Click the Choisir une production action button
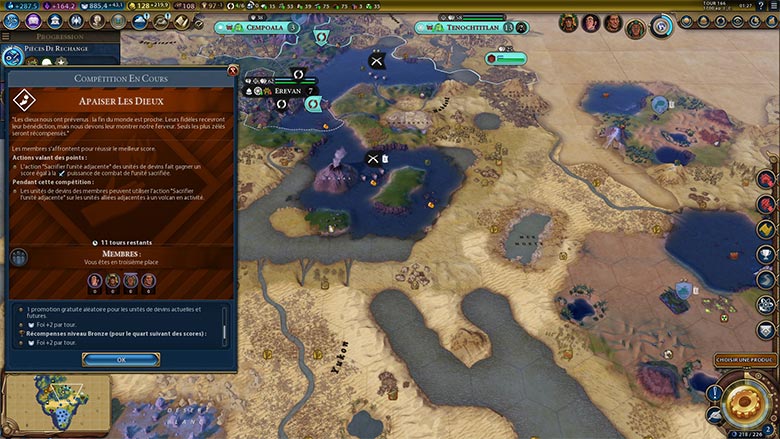780x439 pixels. [745, 359]
